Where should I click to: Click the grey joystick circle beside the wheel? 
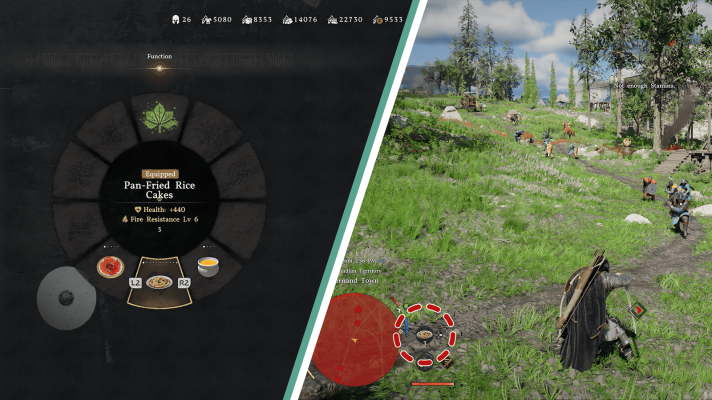68,298
